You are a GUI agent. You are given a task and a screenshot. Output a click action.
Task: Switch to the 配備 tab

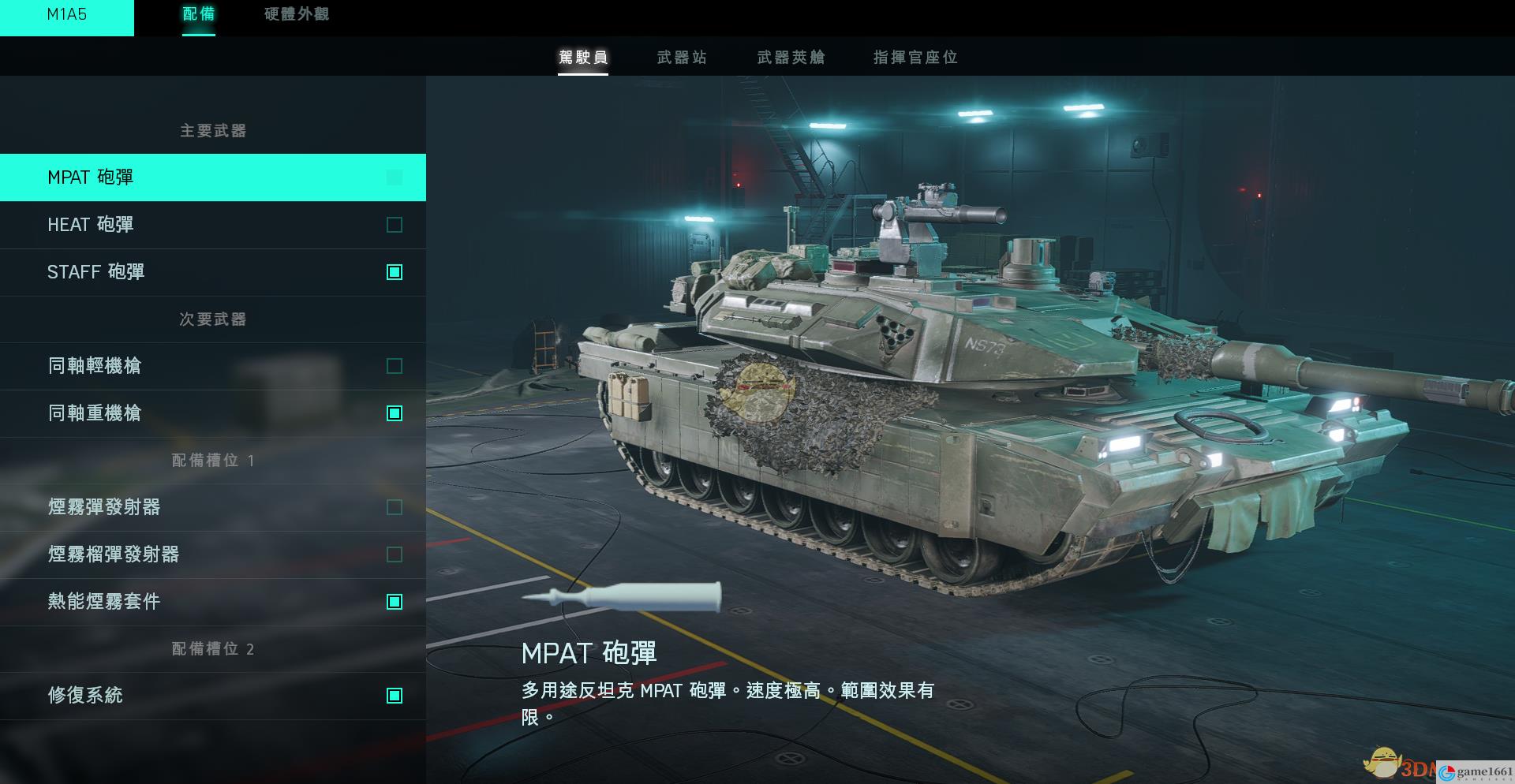pos(198,14)
